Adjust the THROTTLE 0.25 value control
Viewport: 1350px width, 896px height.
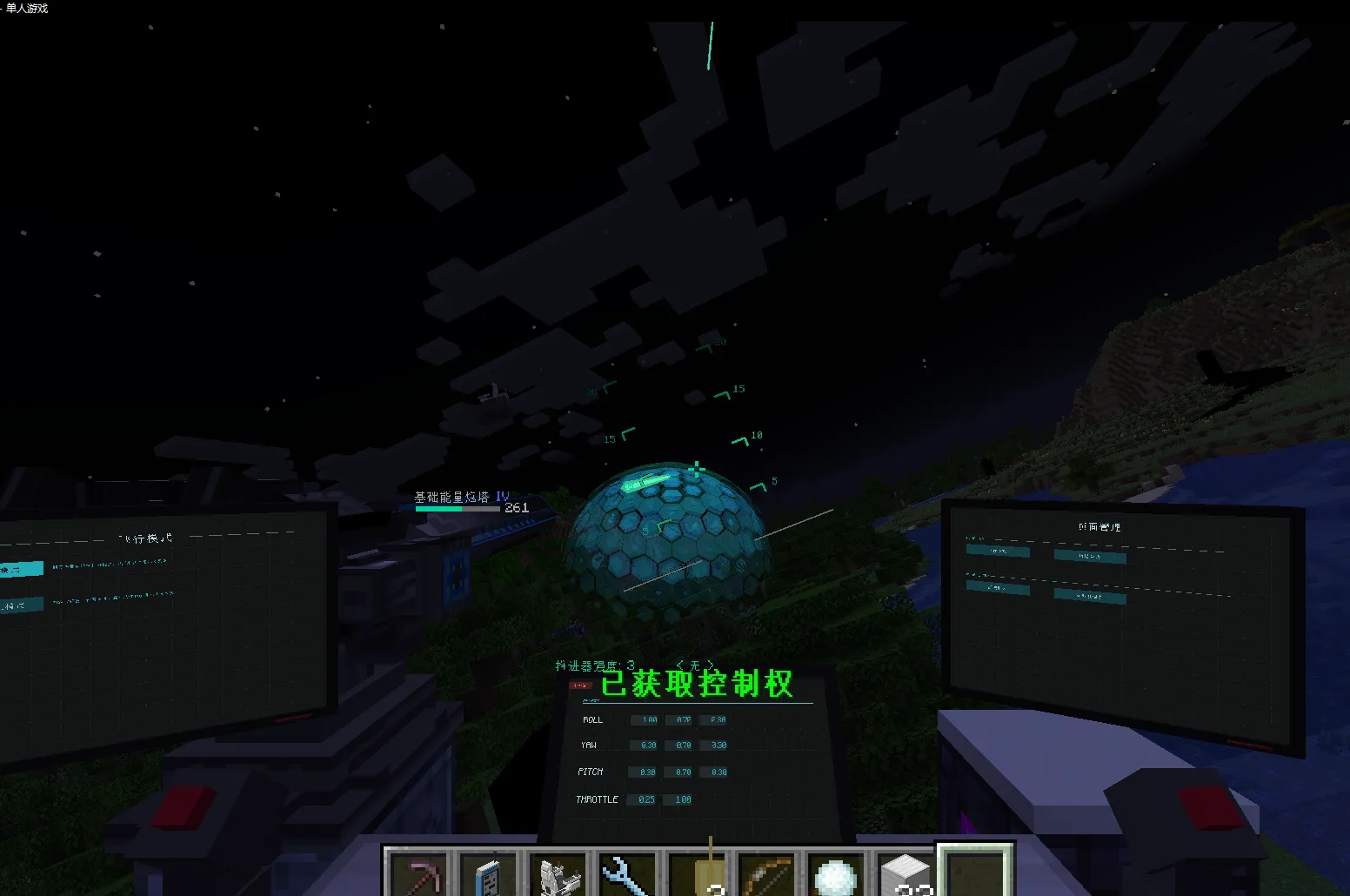(643, 799)
